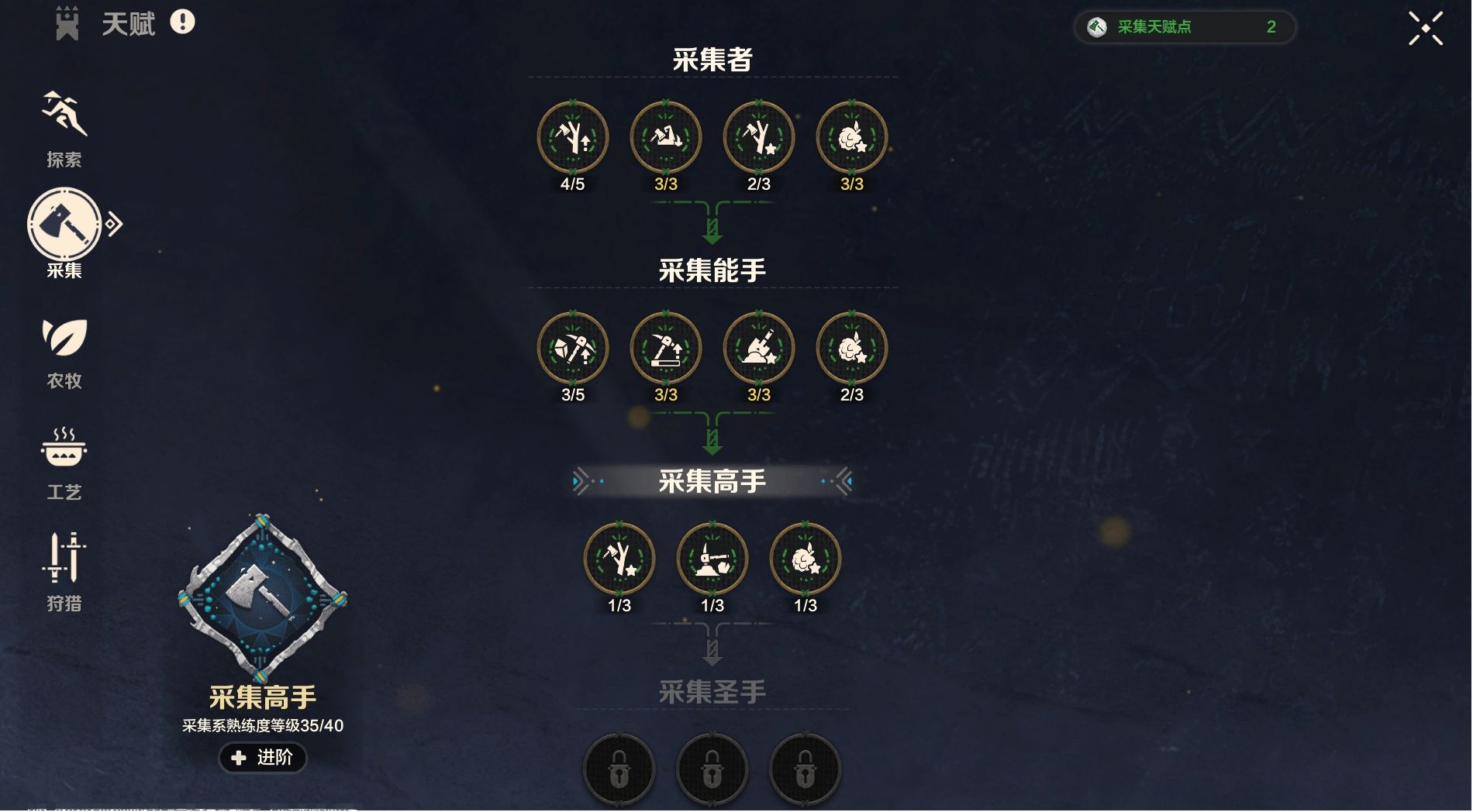Click the arrow leading to 采集圣手 tier

pos(711,649)
